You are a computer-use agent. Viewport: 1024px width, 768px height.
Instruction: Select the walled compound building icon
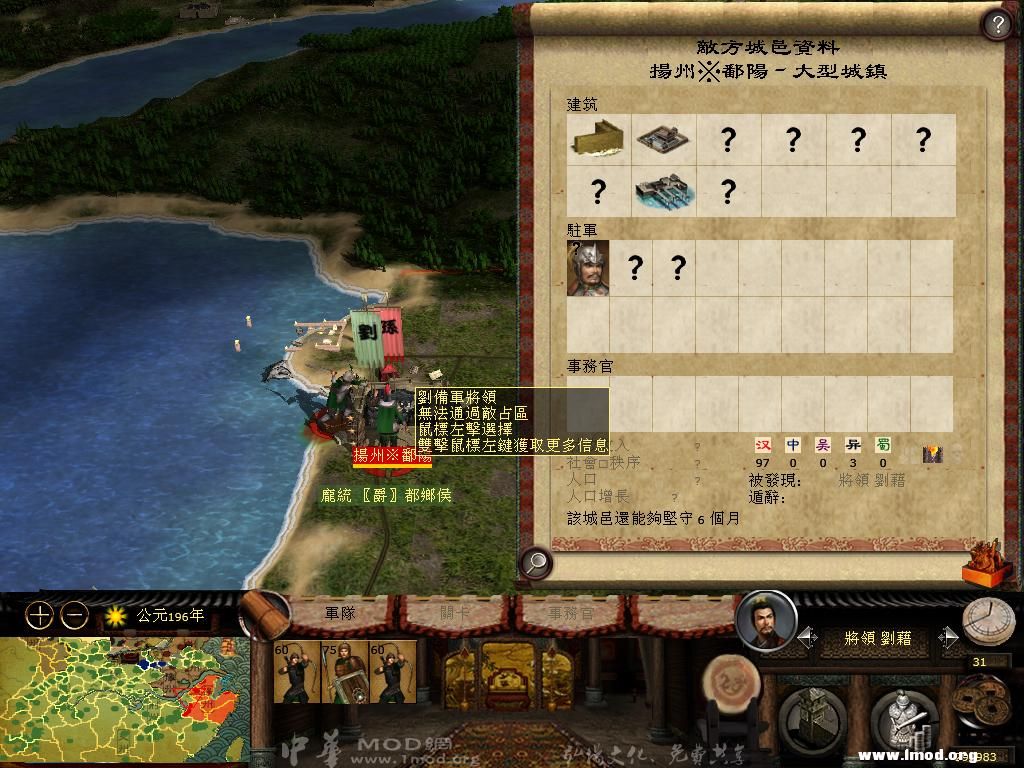pos(663,138)
